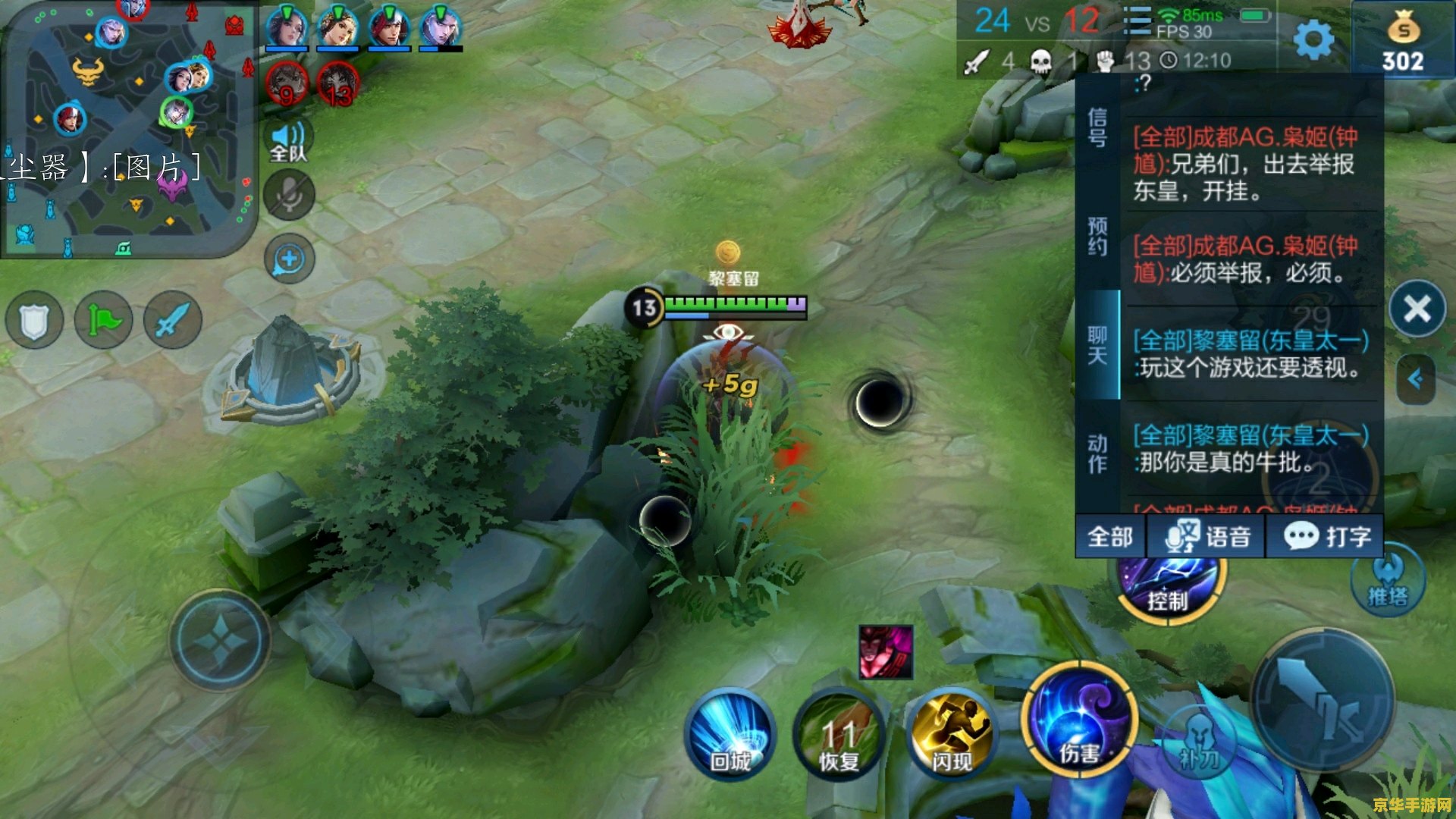Toggle the microphone button
This screenshot has height=819, width=1456.
(x=289, y=196)
